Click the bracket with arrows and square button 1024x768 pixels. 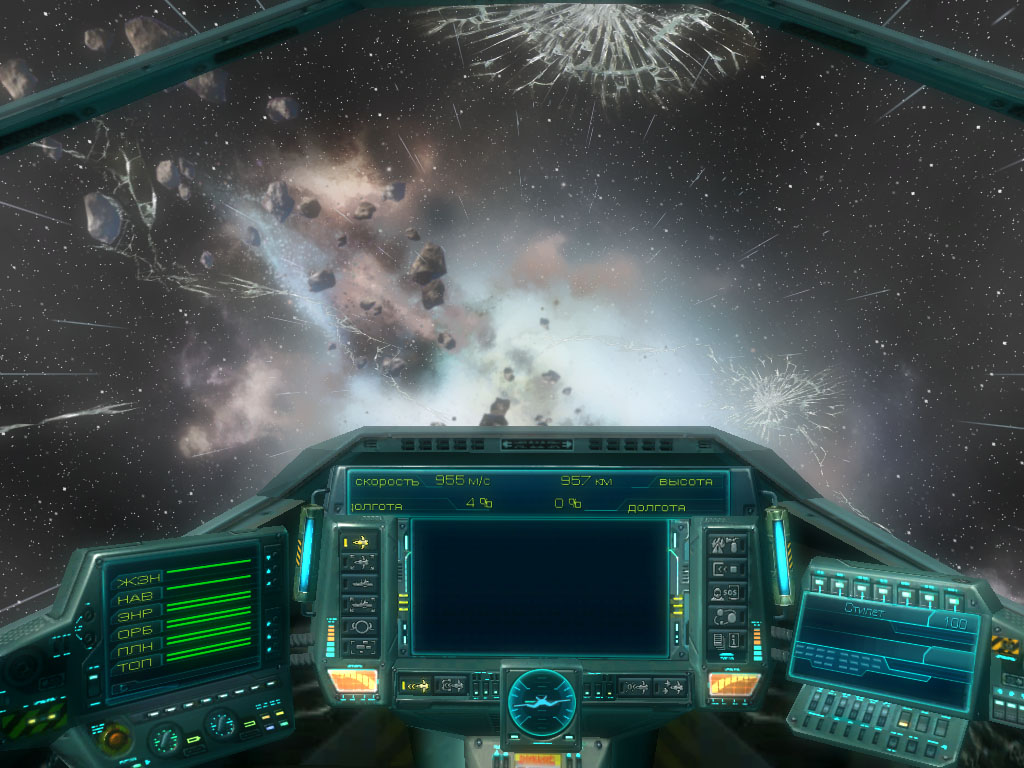tap(727, 568)
